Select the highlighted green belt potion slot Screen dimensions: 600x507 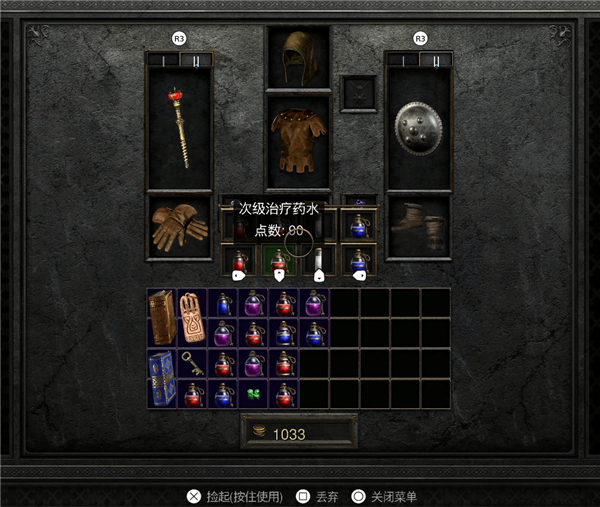pos(279,259)
